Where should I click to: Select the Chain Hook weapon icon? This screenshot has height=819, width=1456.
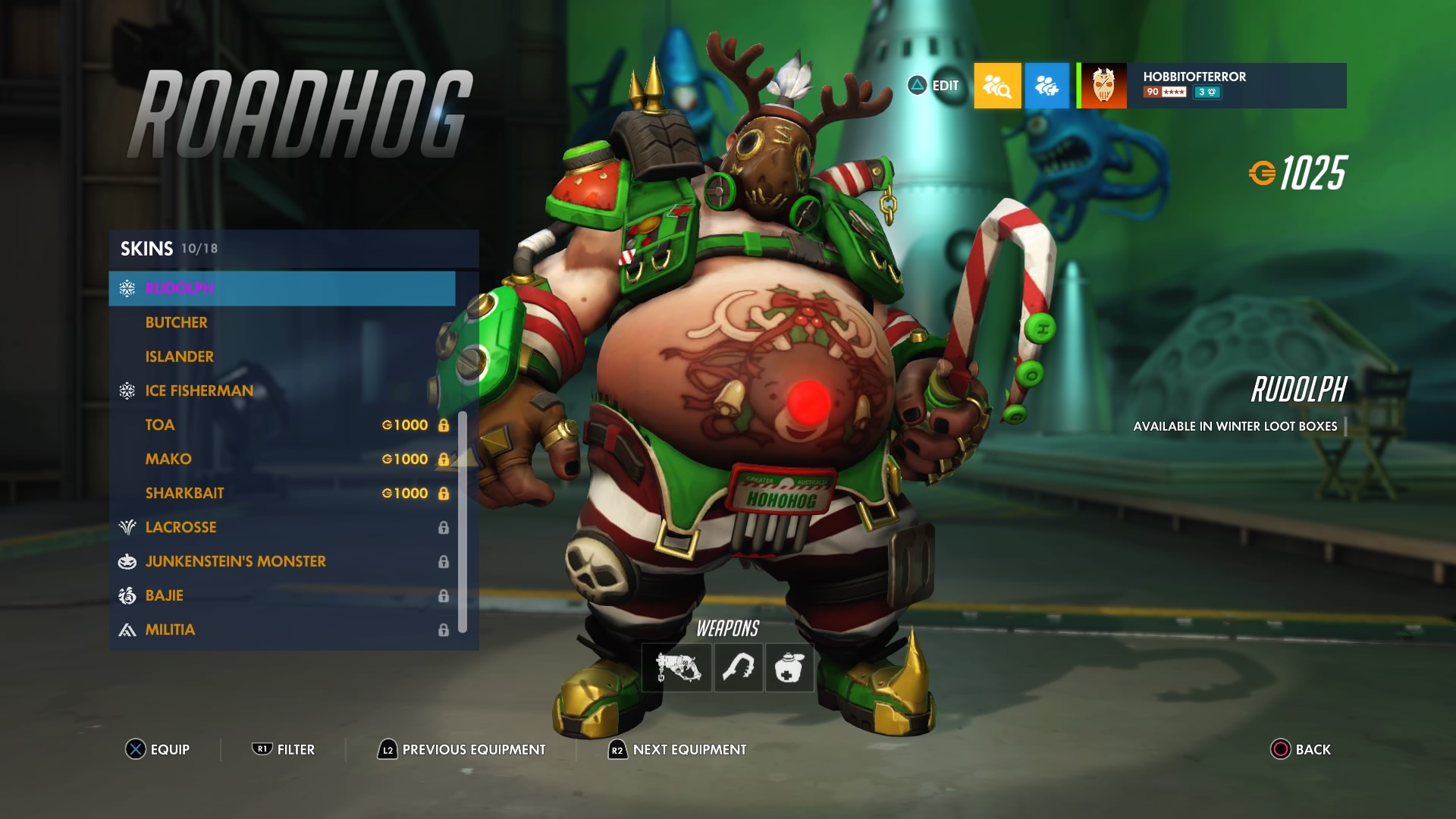coord(738,668)
